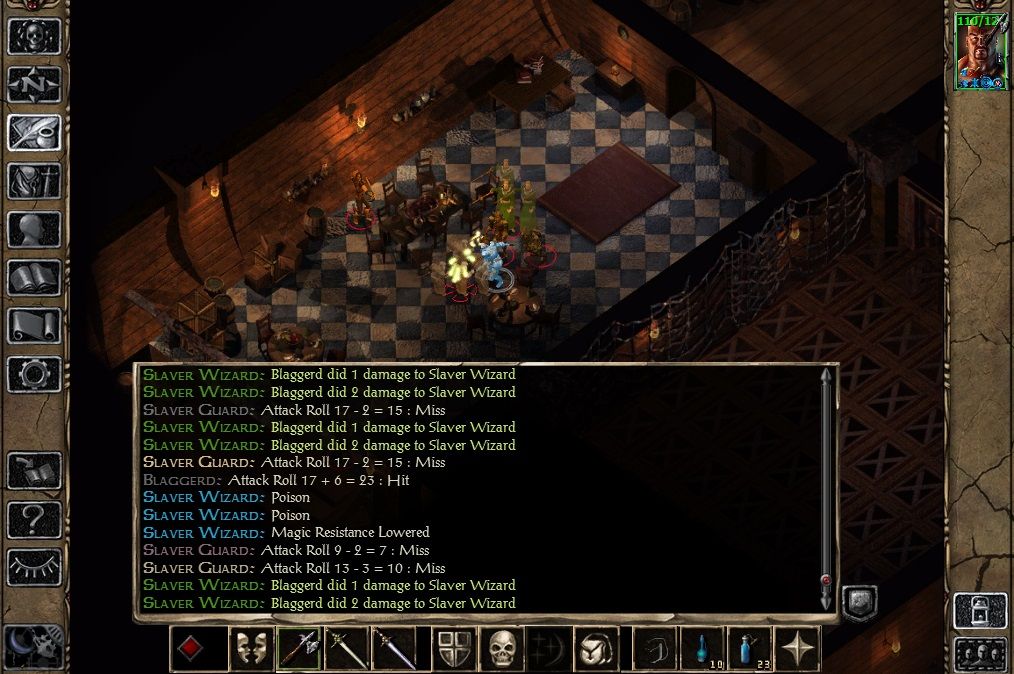Viewport: 1014px width, 674px height.
Task: Click the question mark help button
Action: click(x=34, y=519)
